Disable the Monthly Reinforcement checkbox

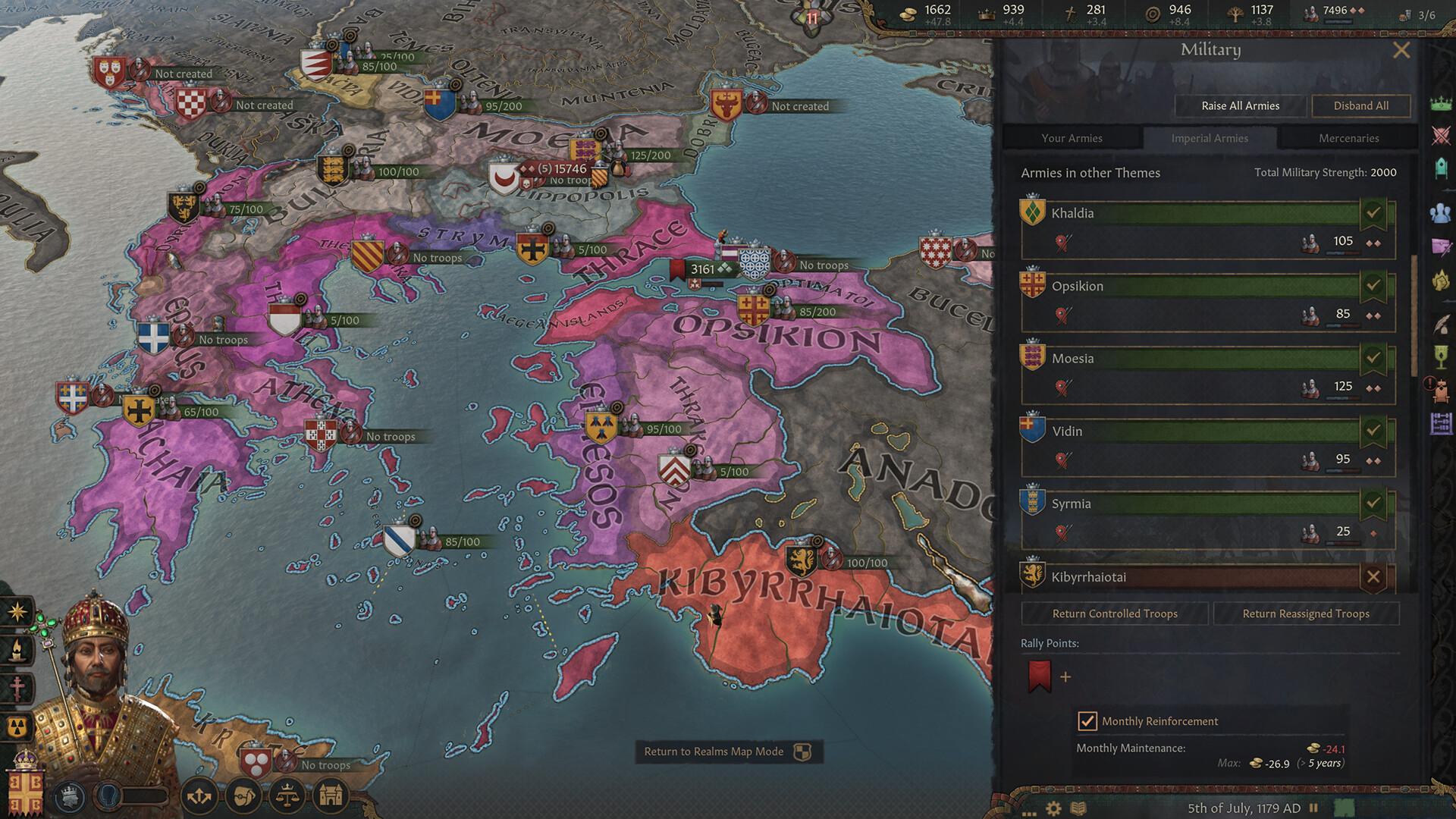point(1087,721)
